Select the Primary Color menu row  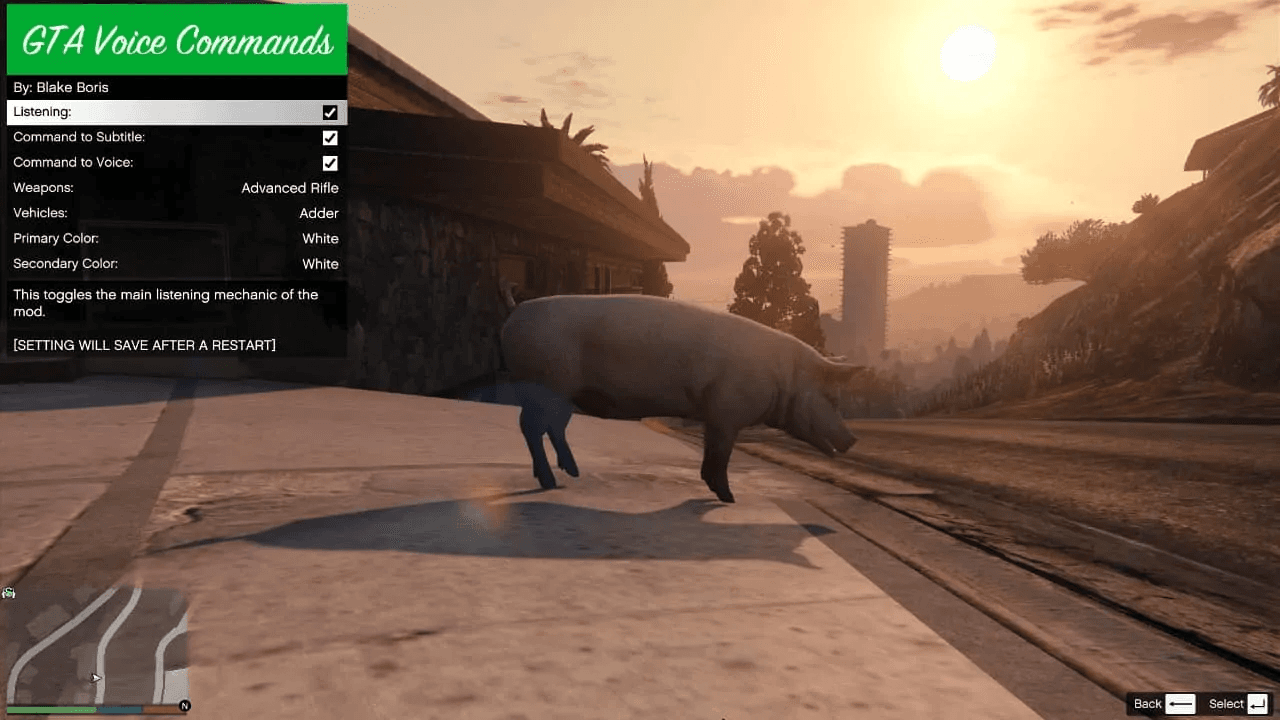pos(176,239)
